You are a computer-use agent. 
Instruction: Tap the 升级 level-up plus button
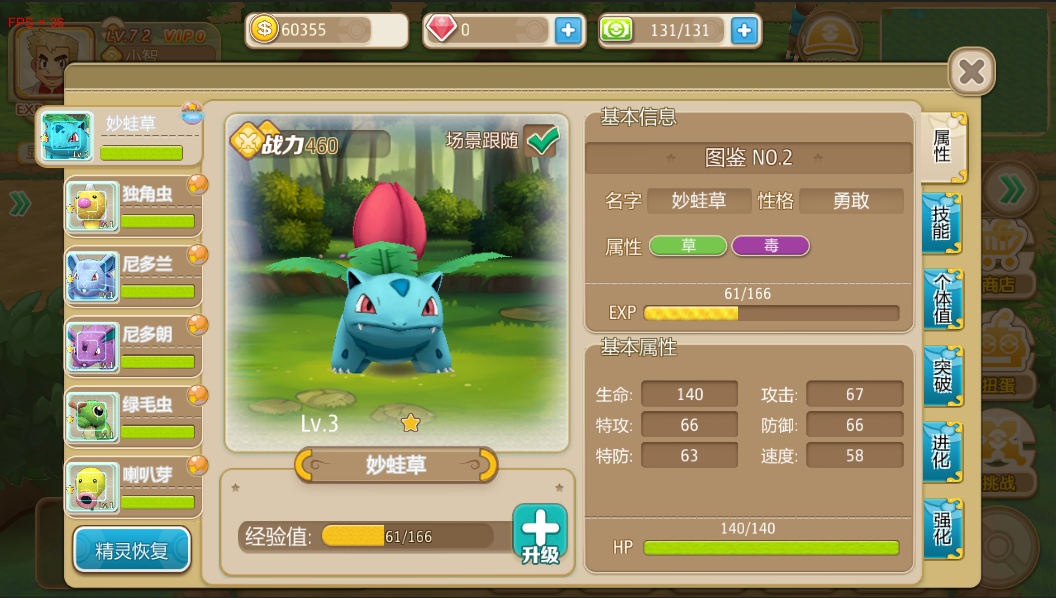click(x=540, y=533)
